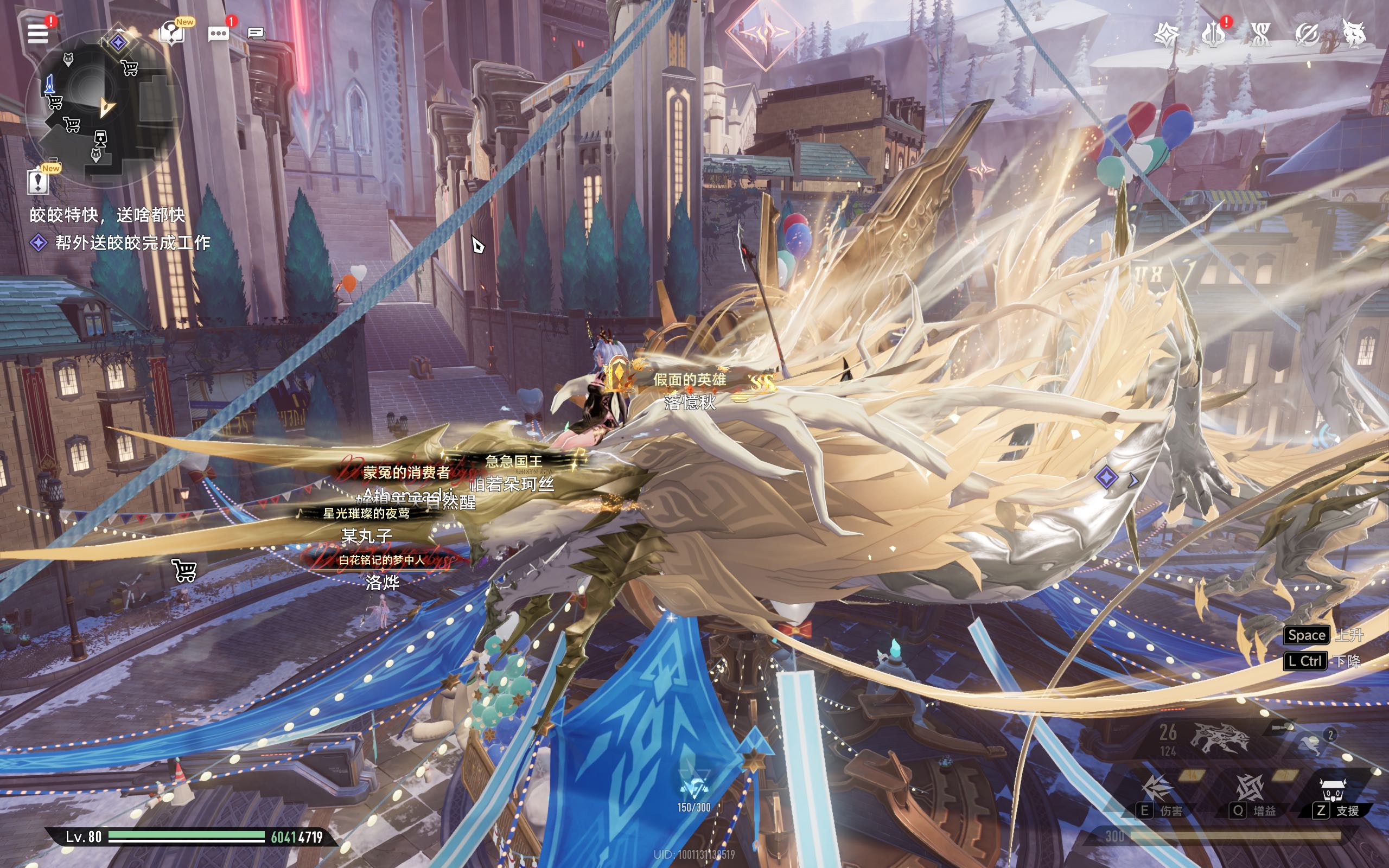The height and width of the screenshot is (868, 1389).
Task: Open the hamburger main menu
Action: click(38, 33)
